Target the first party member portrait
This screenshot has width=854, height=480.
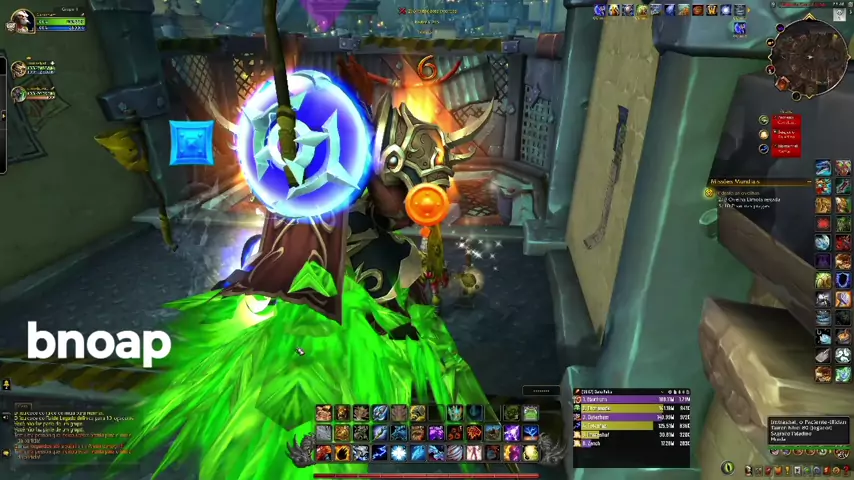18,68
